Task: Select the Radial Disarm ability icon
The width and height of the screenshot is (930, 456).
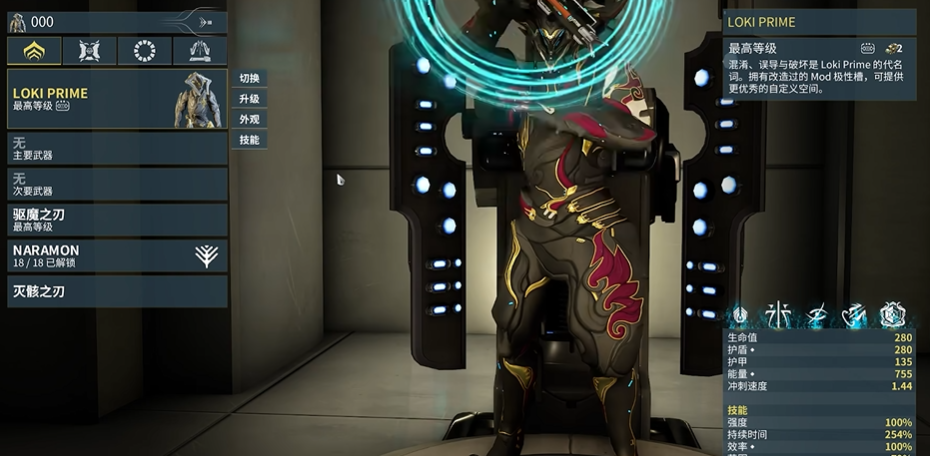Action: pos(892,316)
